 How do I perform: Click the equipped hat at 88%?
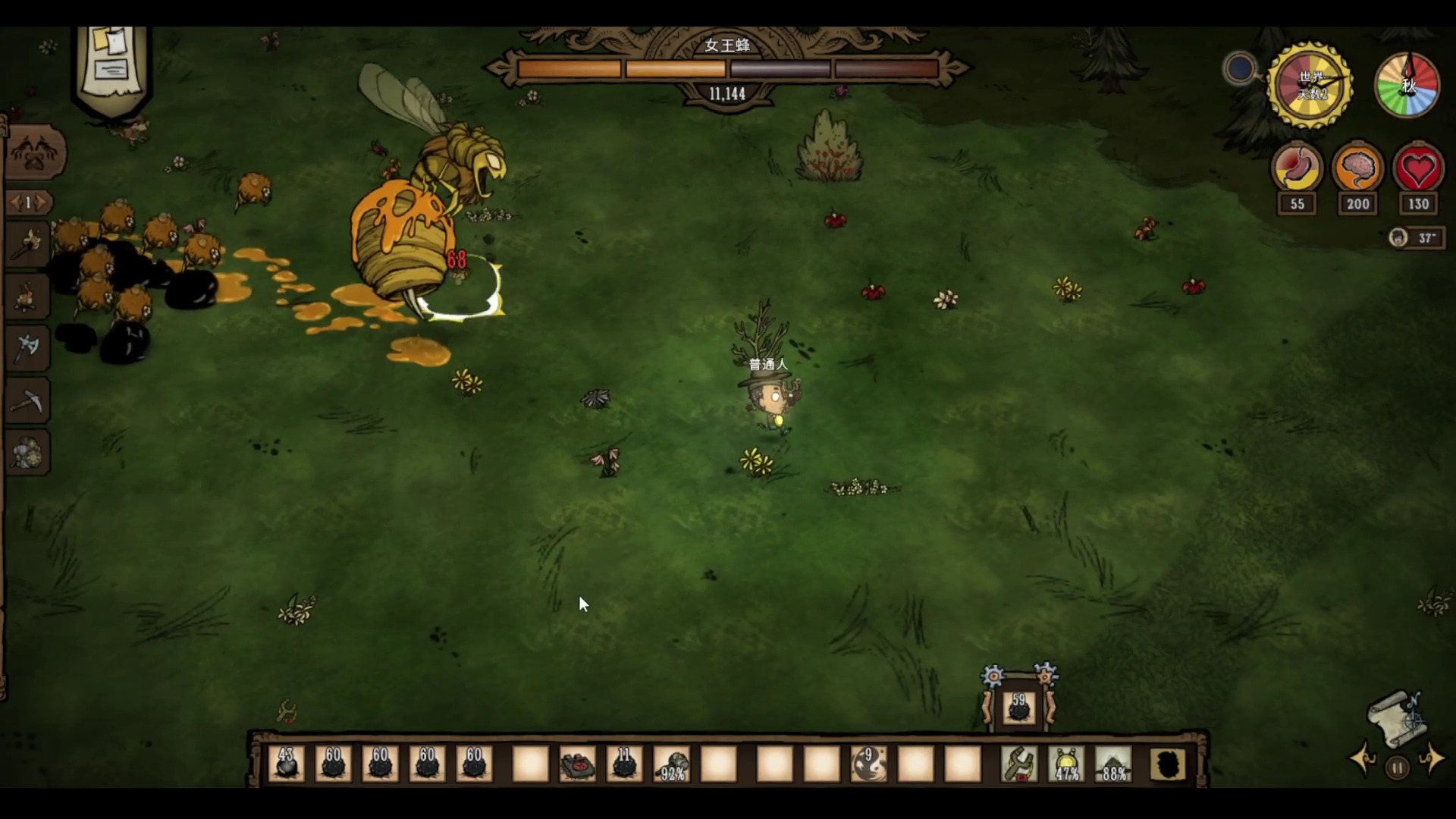click(x=1114, y=764)
